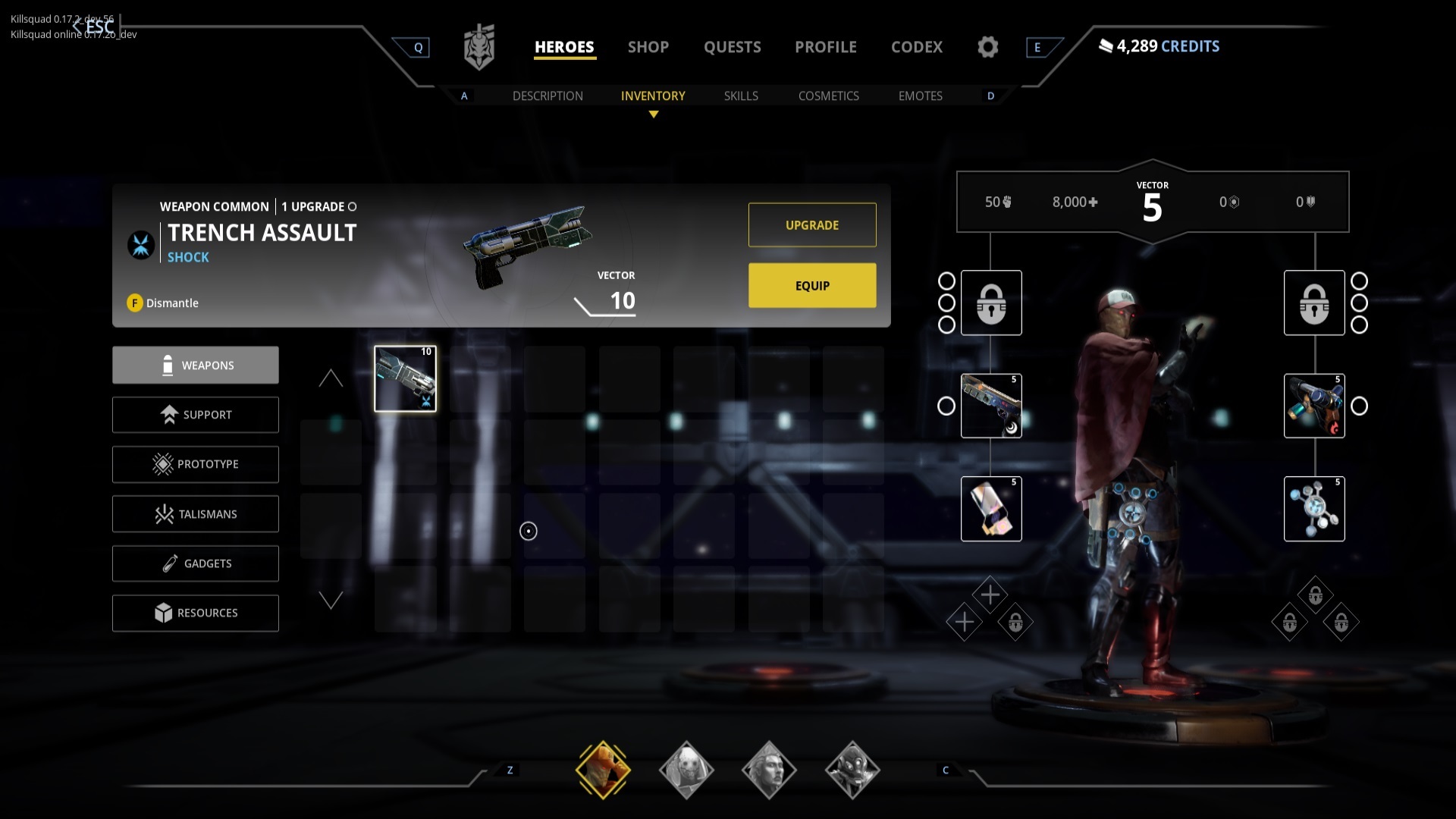Screen dimensions: 1456x819
Task: Open the Emotes tab
Action: [920, 96]
